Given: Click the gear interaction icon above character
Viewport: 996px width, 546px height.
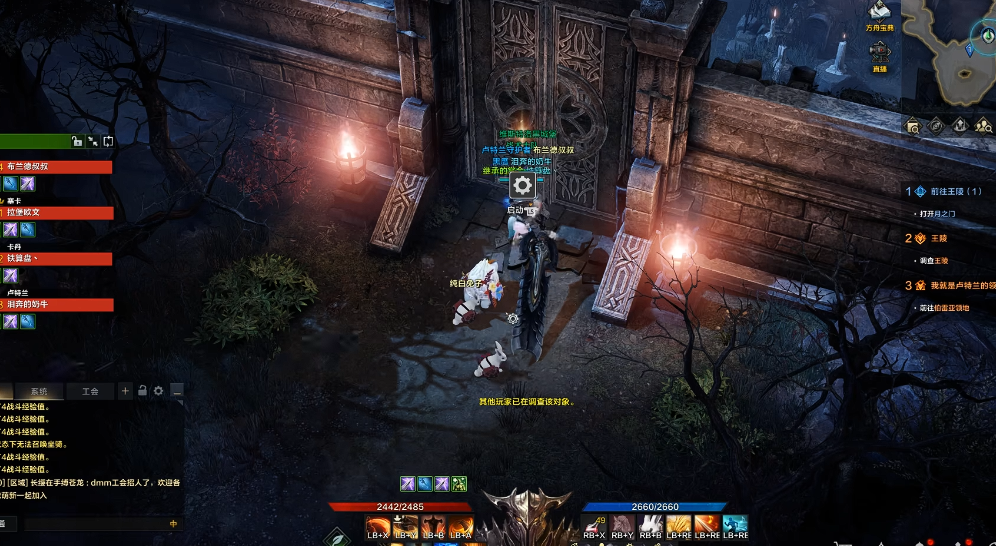Looking at the screenshot, I should click(522, 185).
